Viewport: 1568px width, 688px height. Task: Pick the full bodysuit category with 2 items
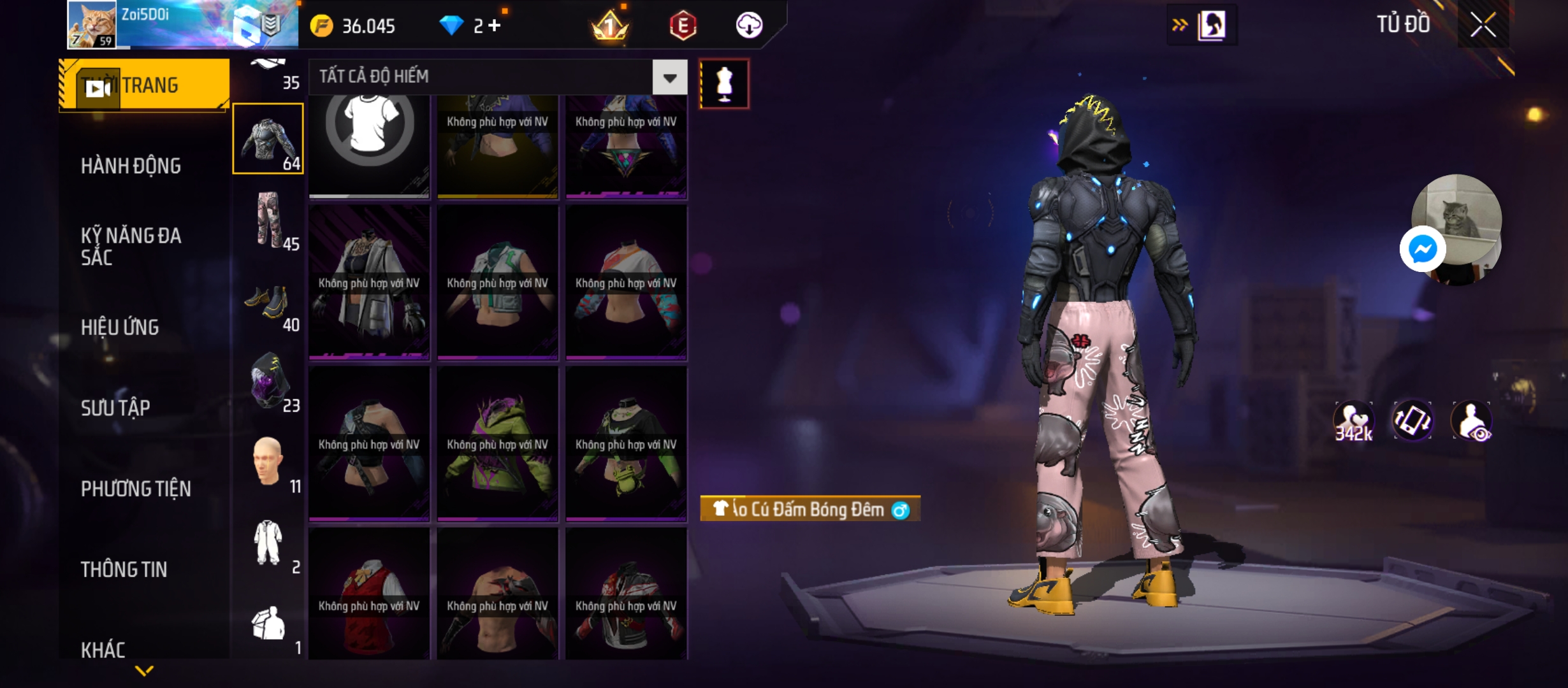coord(269,543)
